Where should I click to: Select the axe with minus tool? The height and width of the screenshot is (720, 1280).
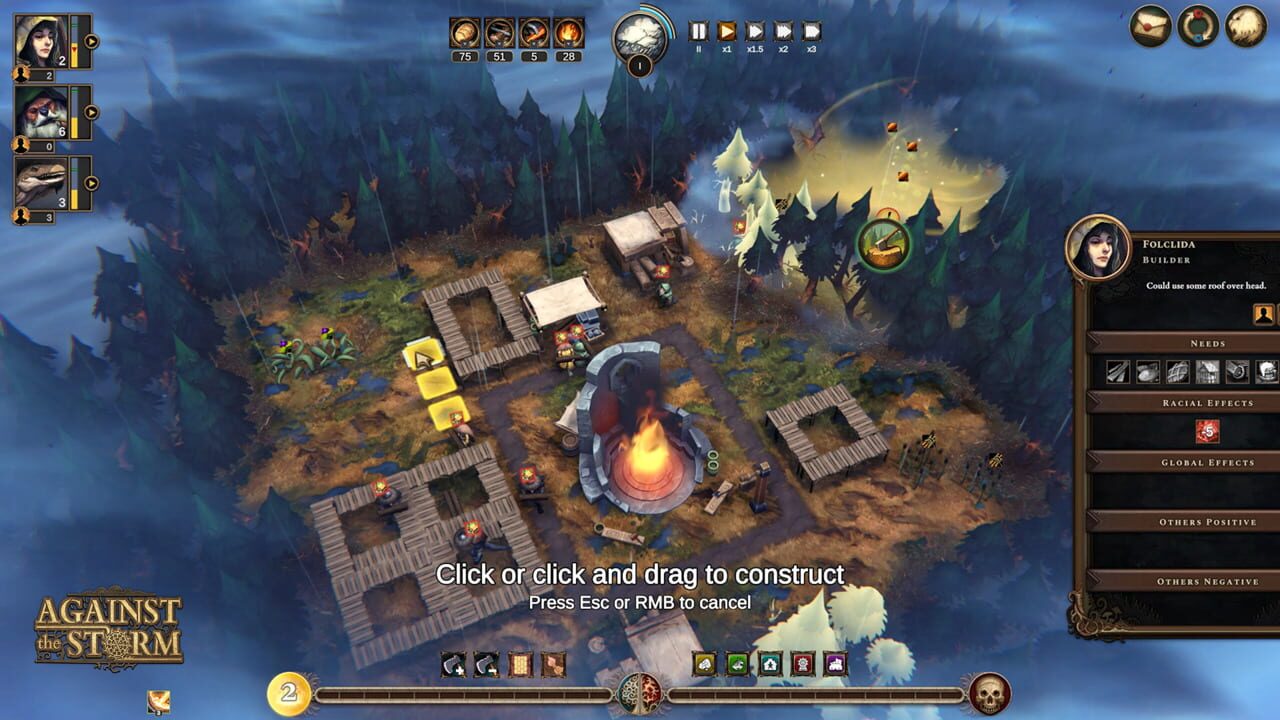(x=486, y=664)
